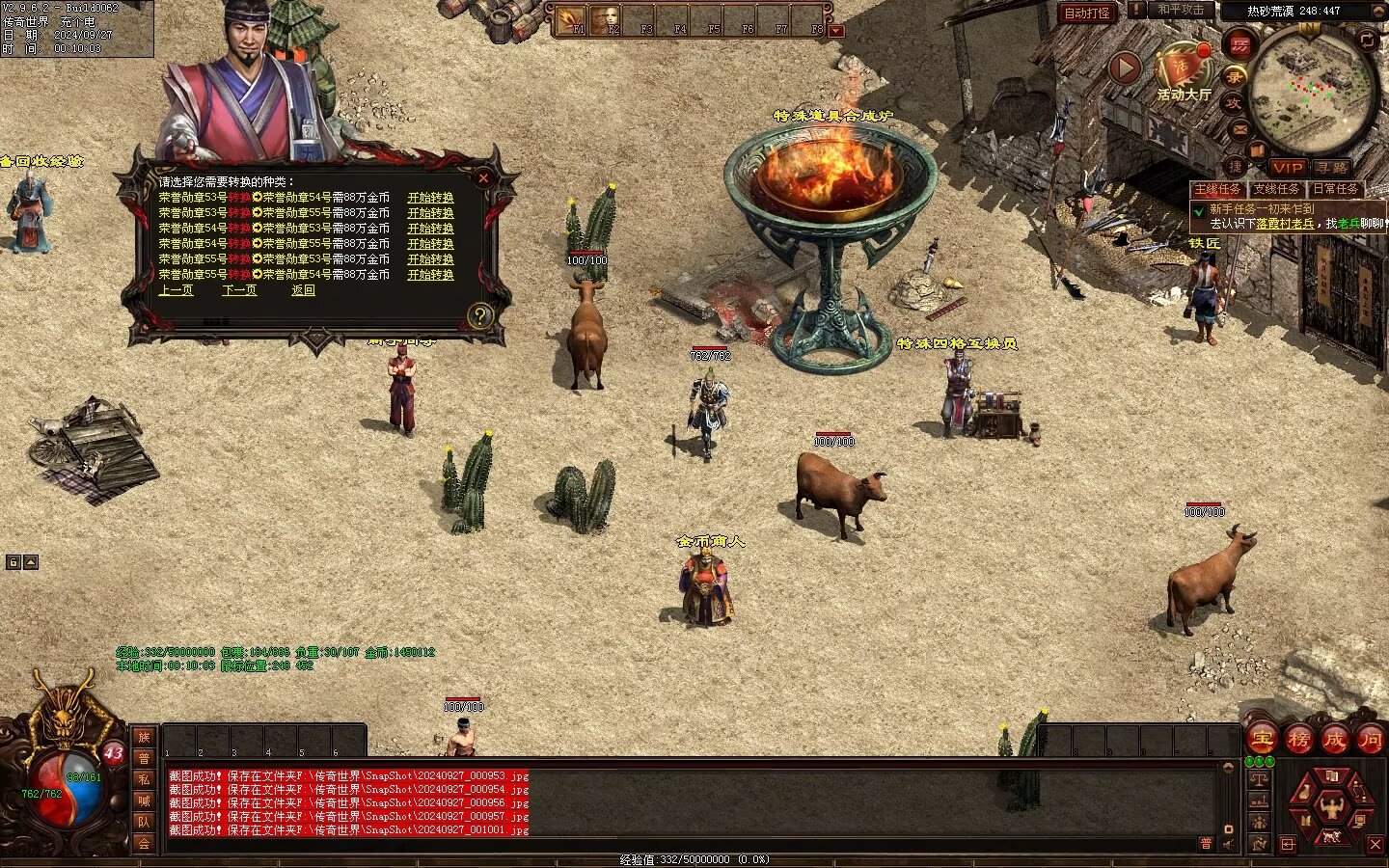Switch to the 支线任务 tab
1389x868 pixels.
pyautogui.click(x=1276, y=189)
